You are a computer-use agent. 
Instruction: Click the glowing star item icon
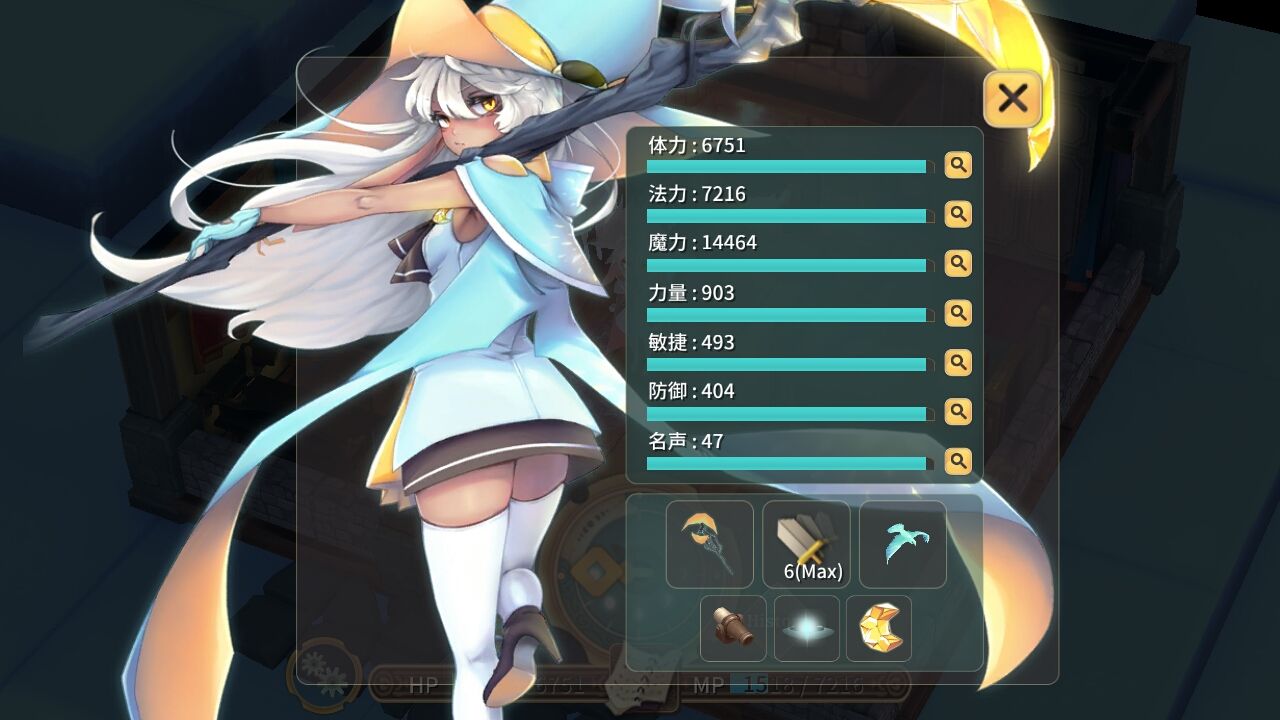pos(806,629)
